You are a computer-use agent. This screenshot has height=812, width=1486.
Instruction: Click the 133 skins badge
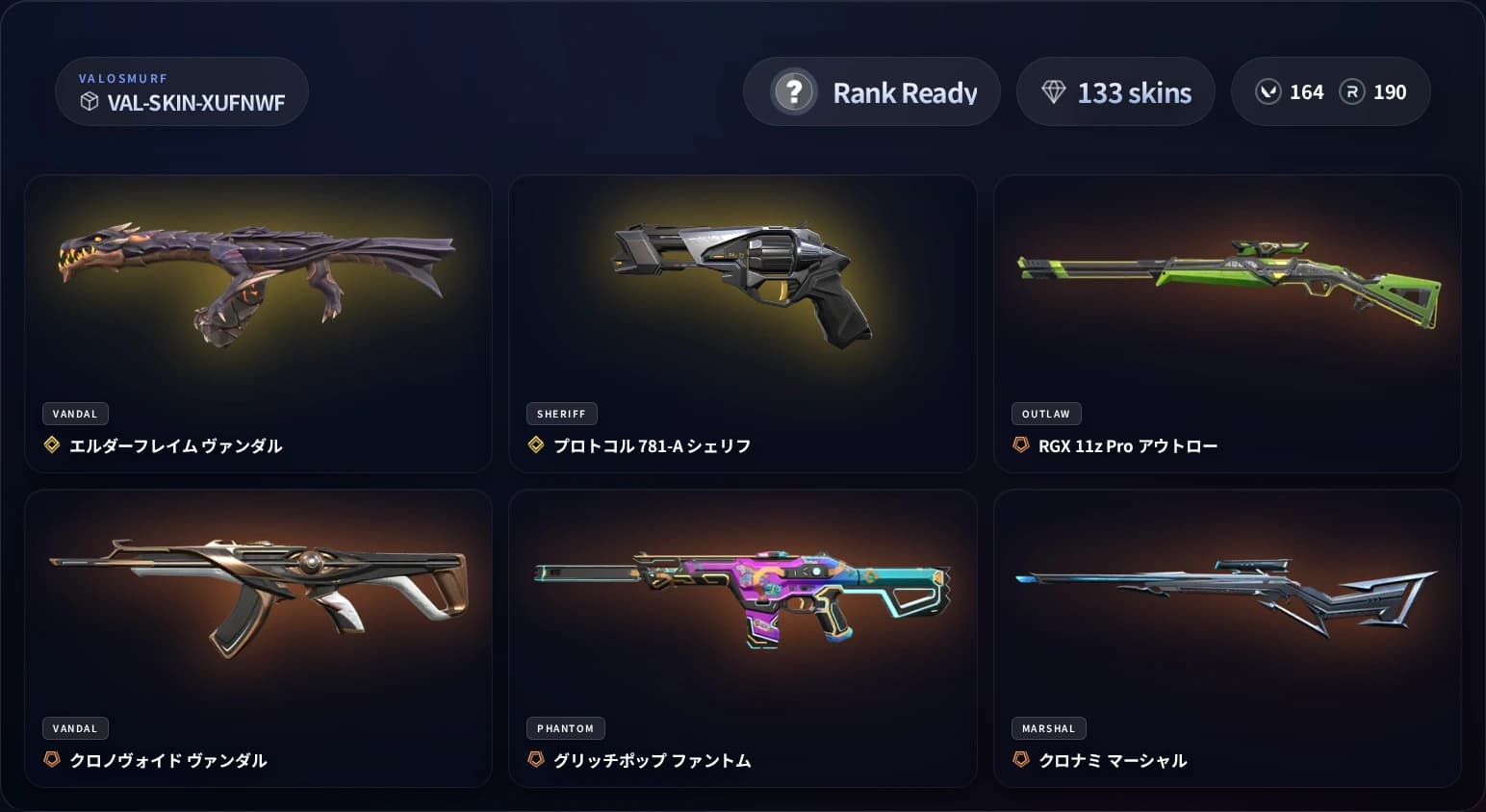point(1114,91)
